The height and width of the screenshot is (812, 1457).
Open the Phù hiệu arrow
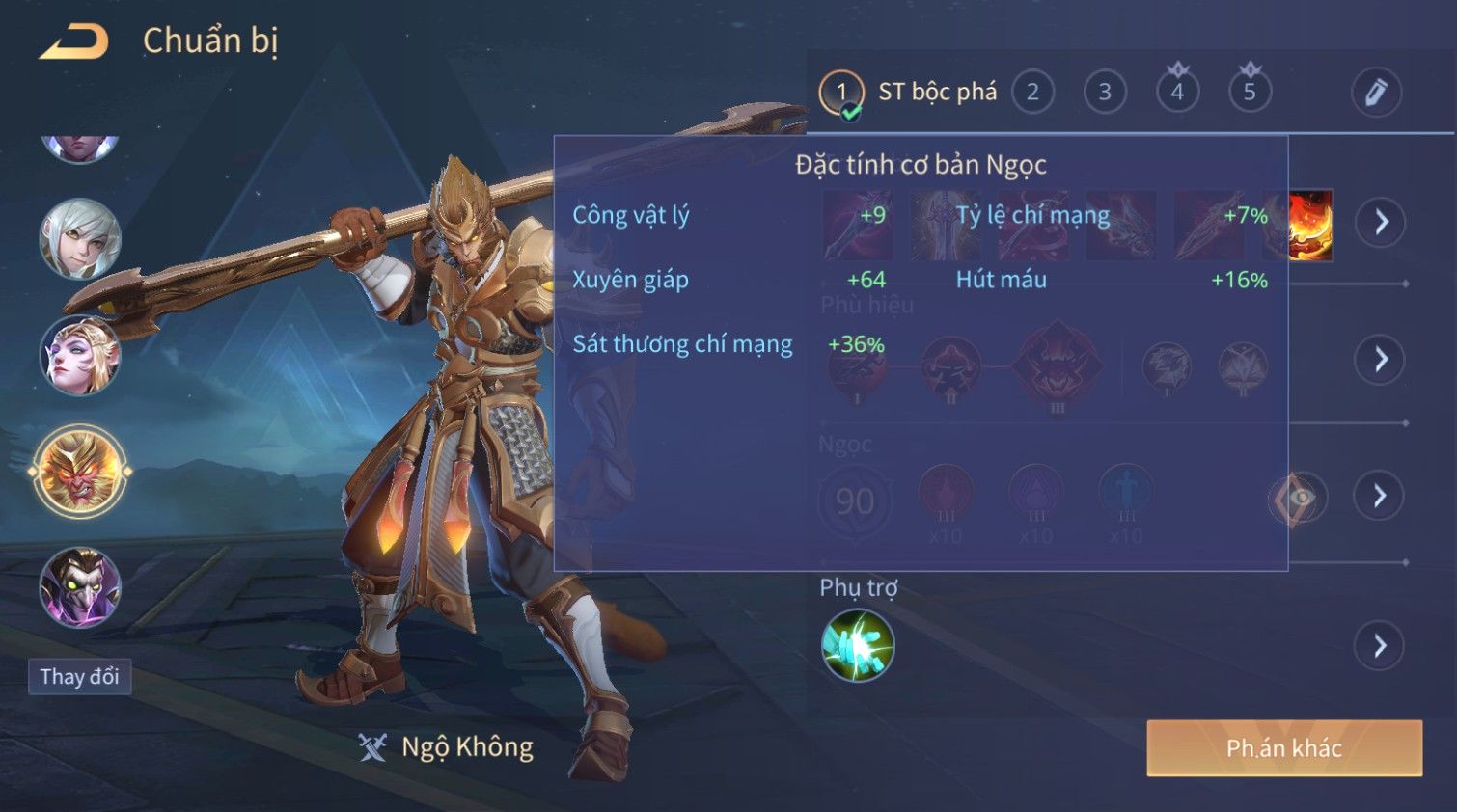click(1381, 360)
